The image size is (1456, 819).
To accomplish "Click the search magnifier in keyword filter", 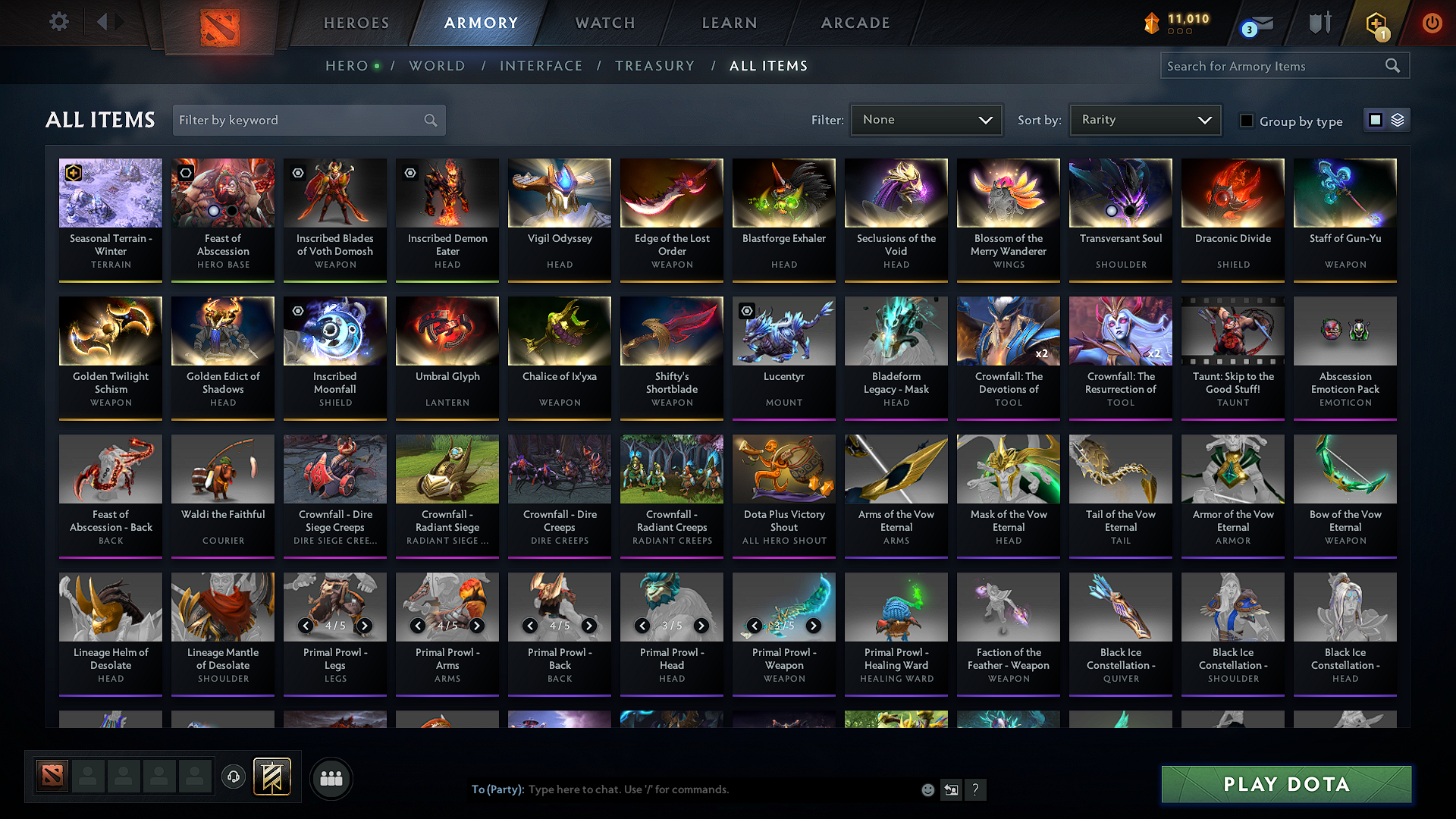I will coord(429,120).
